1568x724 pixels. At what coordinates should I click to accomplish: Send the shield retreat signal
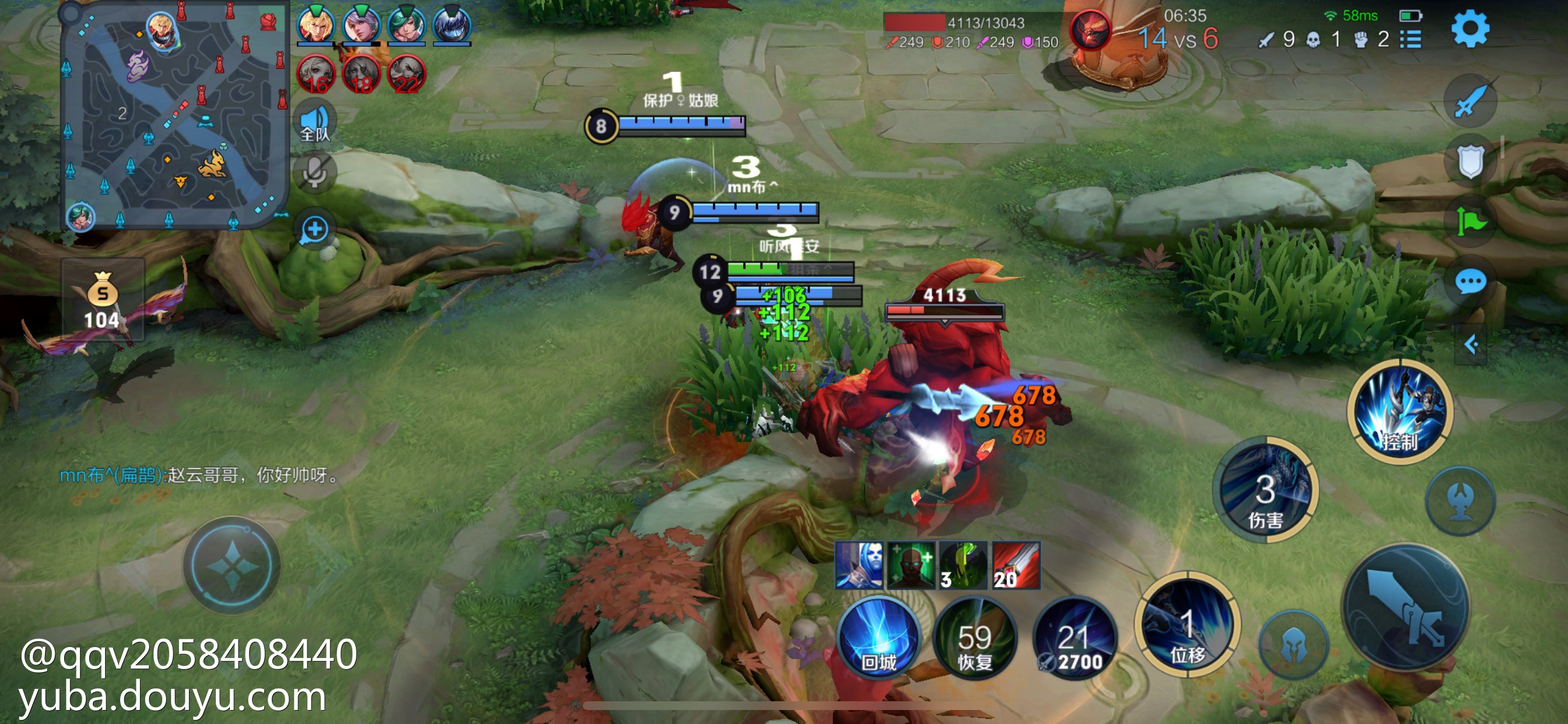point(1471,161)
